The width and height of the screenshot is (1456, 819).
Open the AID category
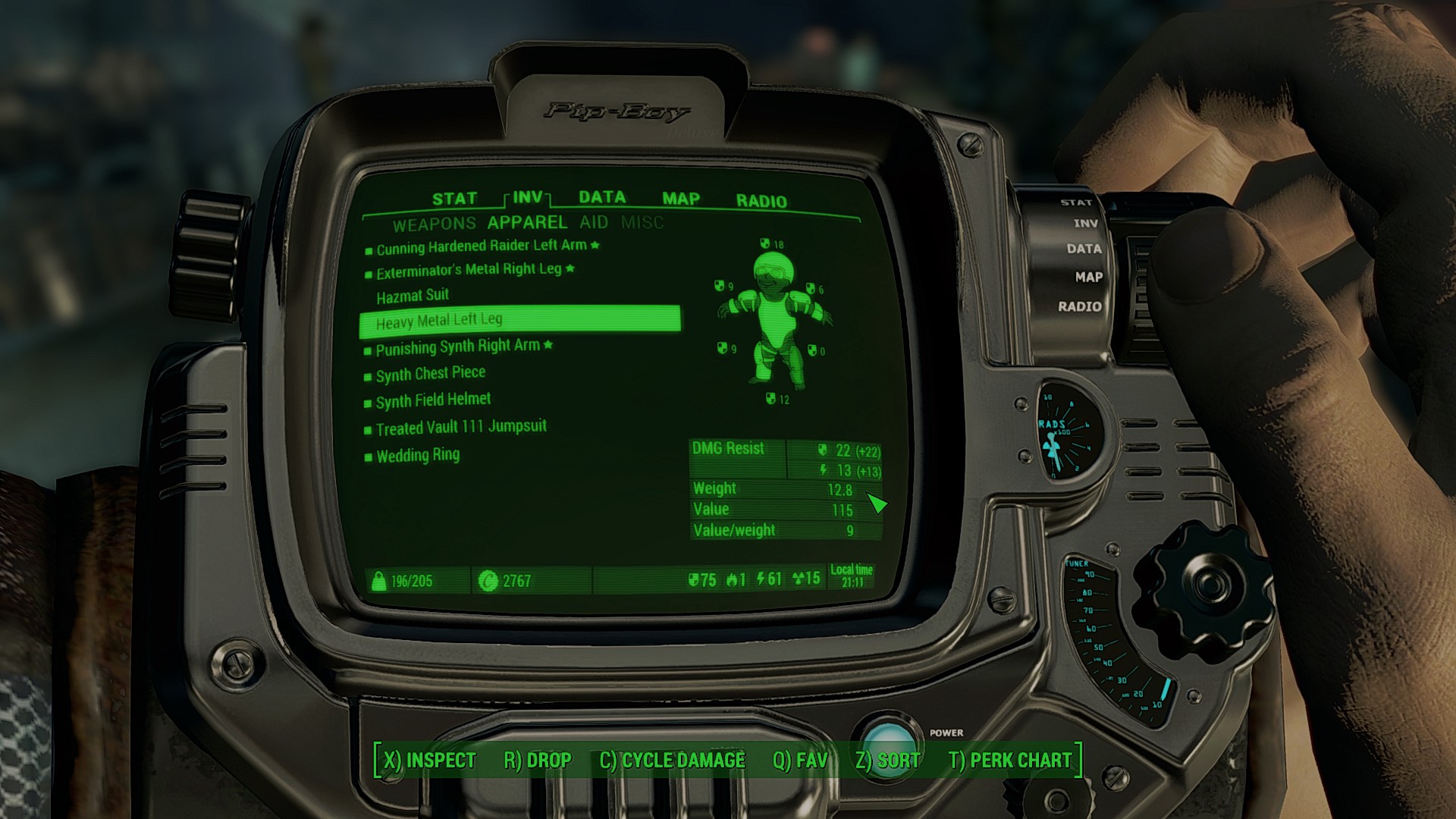point(594,222)
